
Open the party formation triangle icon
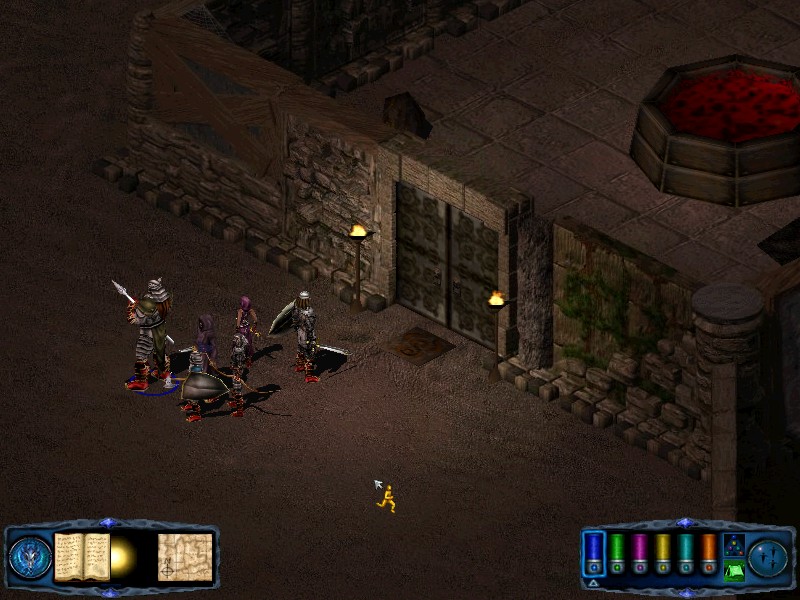[x=733, y=544]
